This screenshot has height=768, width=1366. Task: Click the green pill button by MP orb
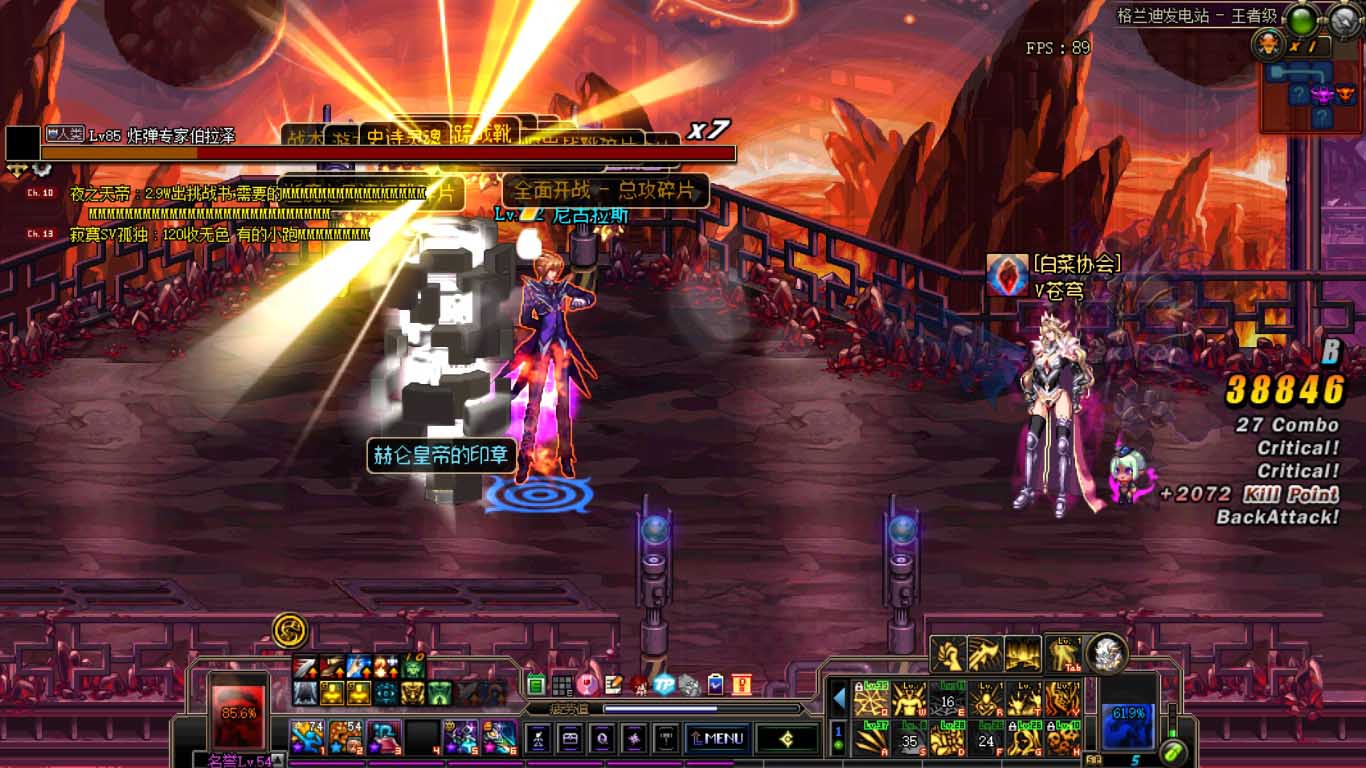1173,749
